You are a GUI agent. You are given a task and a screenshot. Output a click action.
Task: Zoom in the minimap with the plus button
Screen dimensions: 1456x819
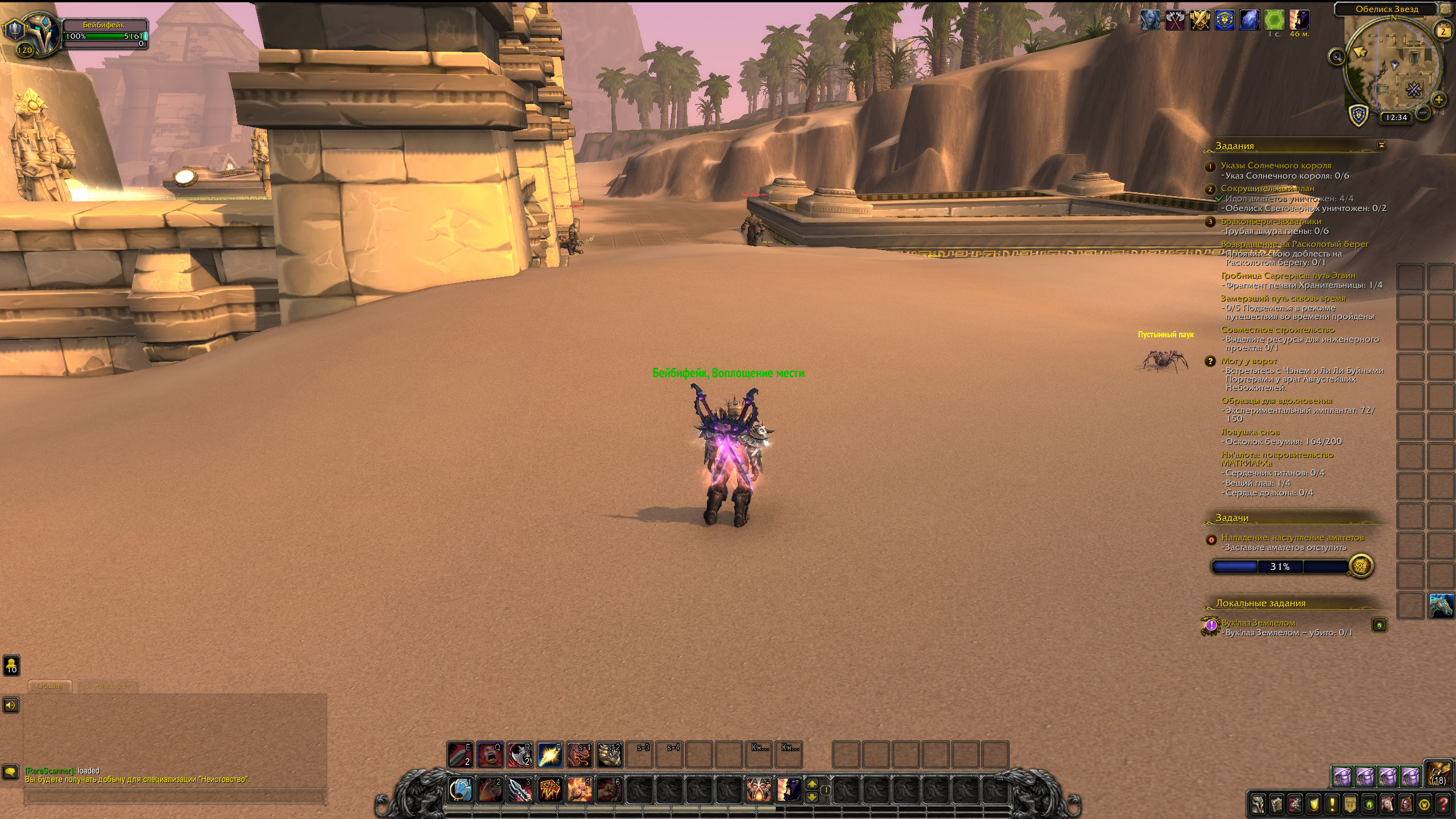click(1438, 100)
